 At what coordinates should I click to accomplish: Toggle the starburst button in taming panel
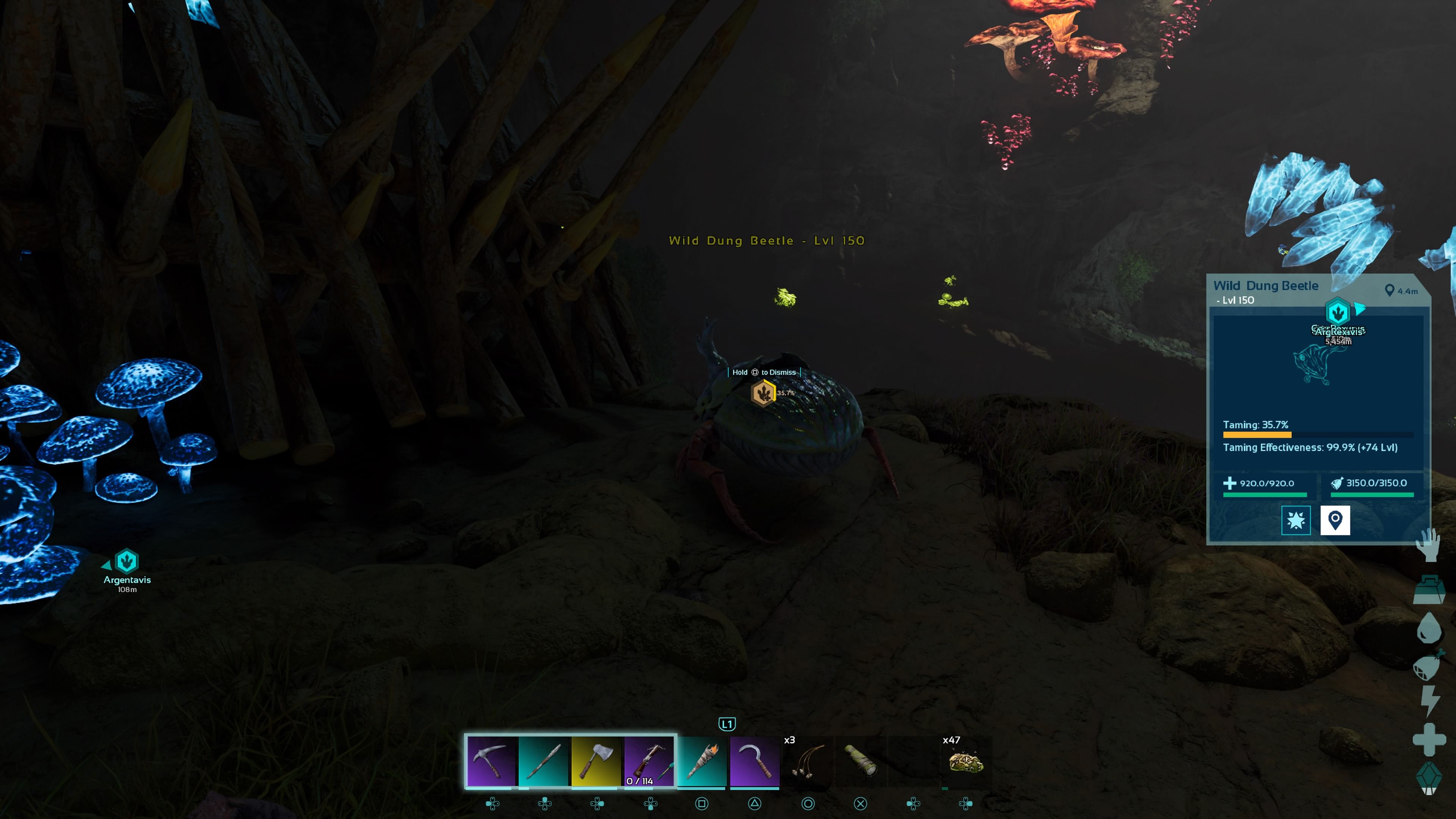(x=1296, y=520)
